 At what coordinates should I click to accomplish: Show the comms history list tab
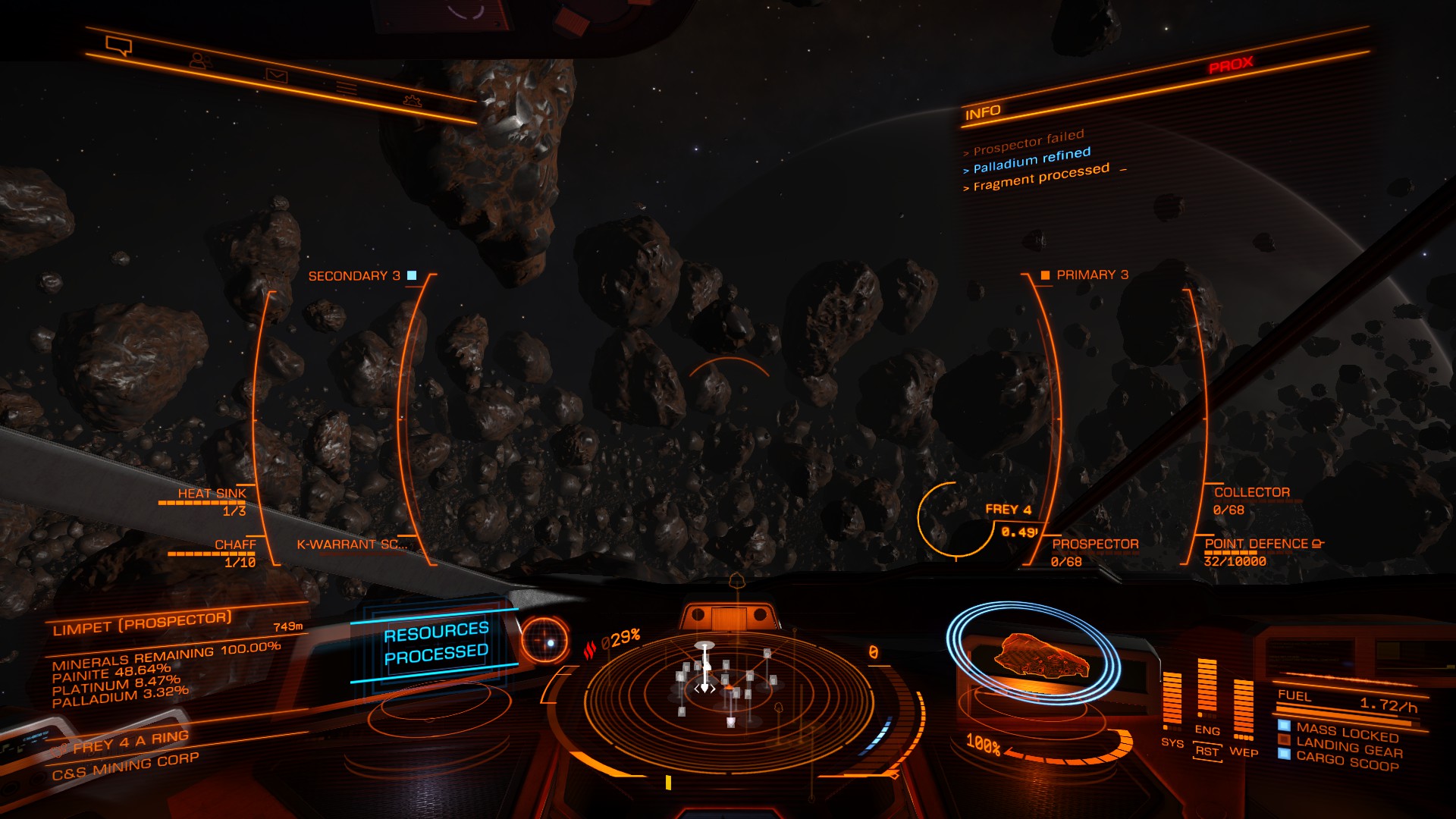pyautogui.click(x=347, y=88)
